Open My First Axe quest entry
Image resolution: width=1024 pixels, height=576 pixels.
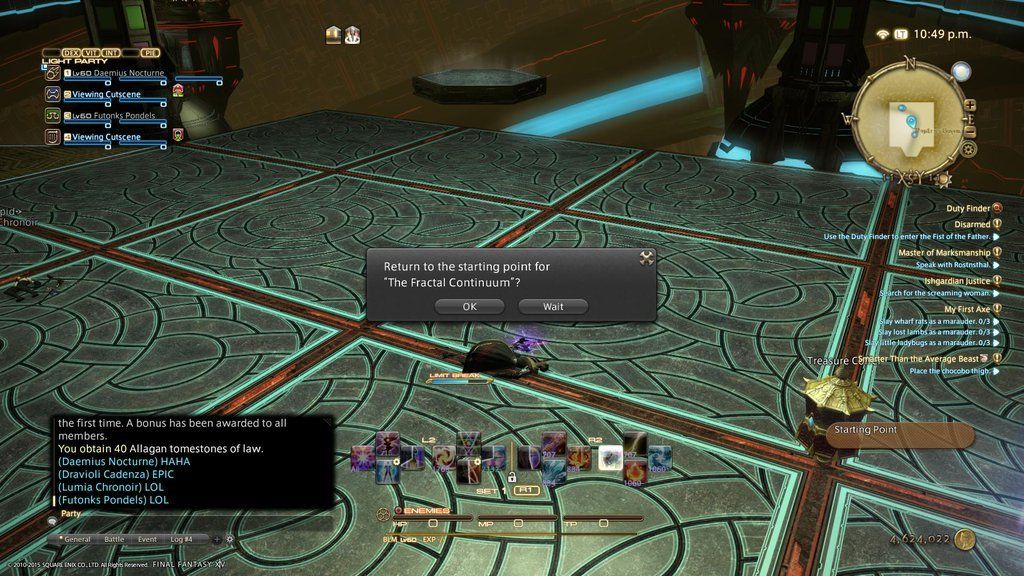pos(966,309)
